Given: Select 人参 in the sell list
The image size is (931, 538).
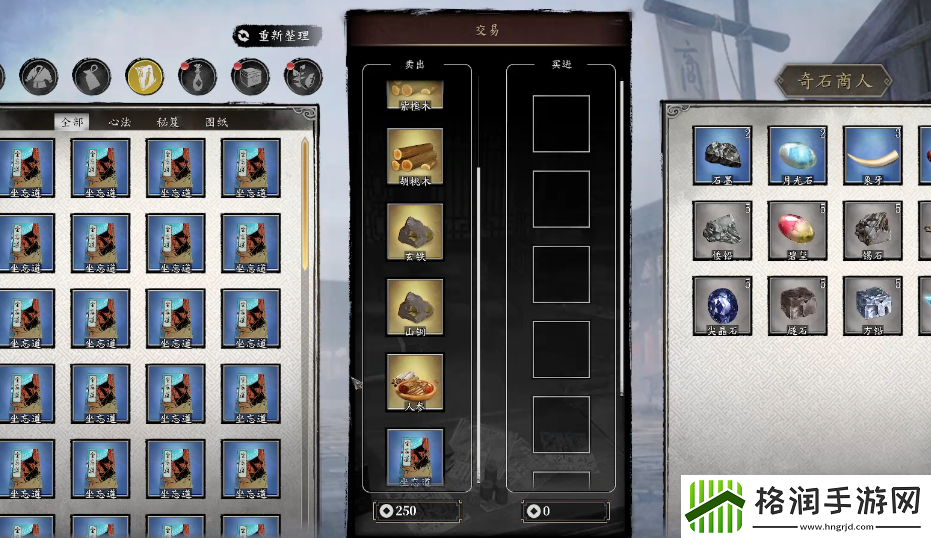Looking at the screenshot, I should 415,382.
